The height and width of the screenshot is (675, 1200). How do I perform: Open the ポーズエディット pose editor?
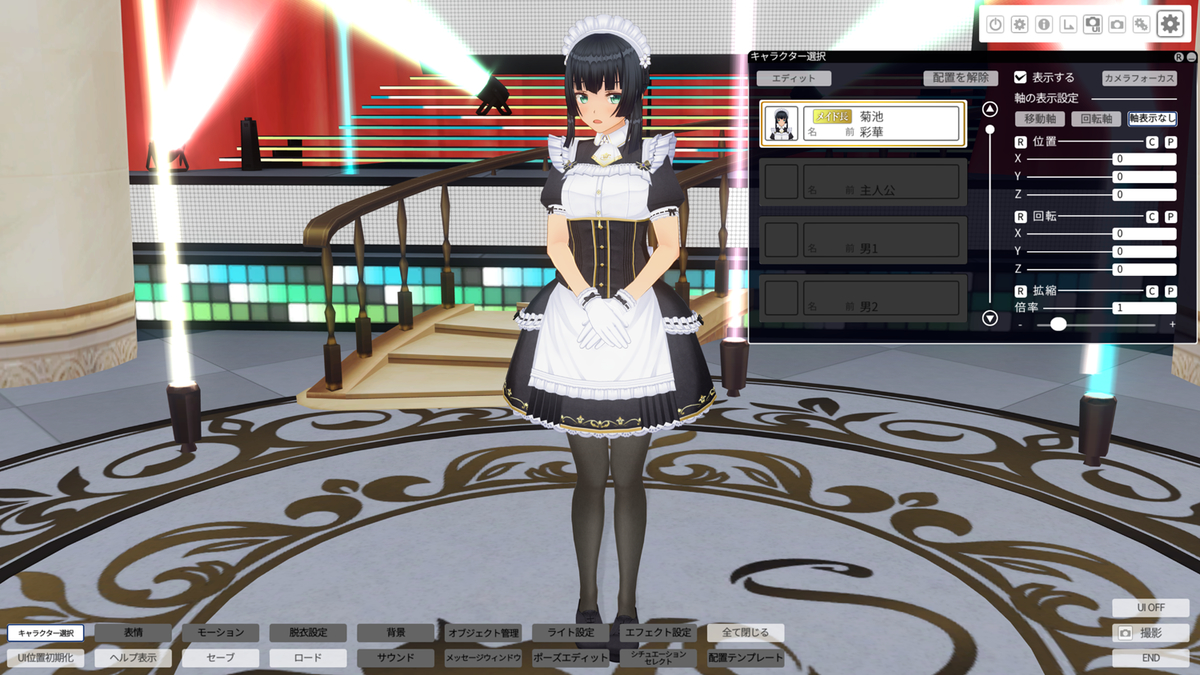click(570, 658)
